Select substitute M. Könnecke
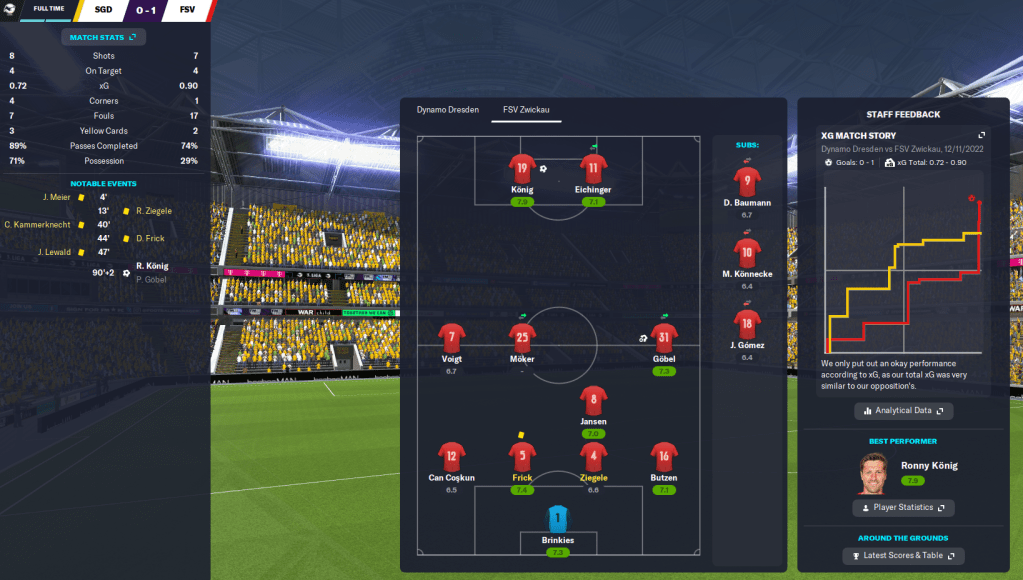The width and height of the screenshot is (1023, 580). pyautogui.click(x=746, y=253)
